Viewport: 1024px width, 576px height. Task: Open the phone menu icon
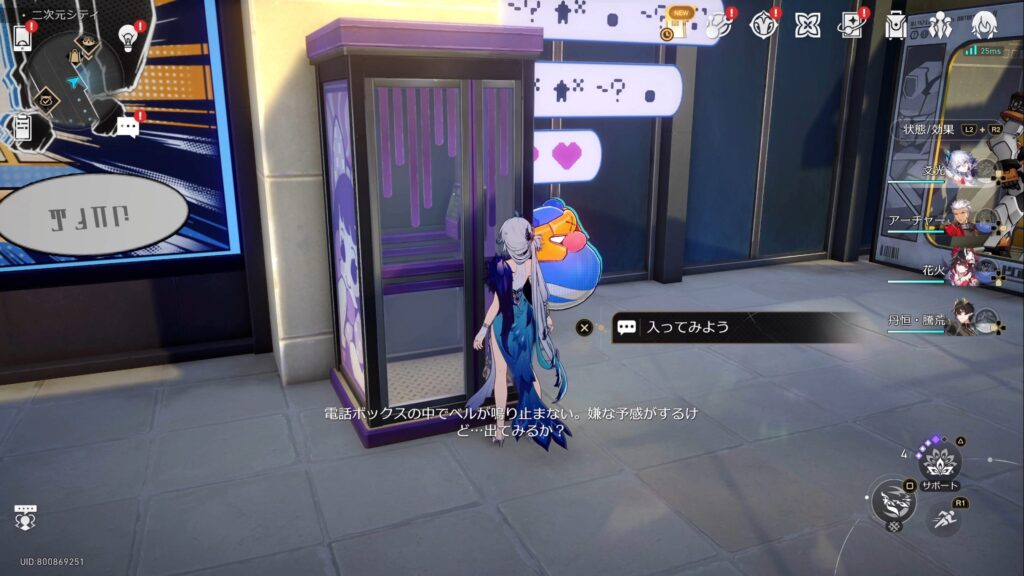click(22, 37)
